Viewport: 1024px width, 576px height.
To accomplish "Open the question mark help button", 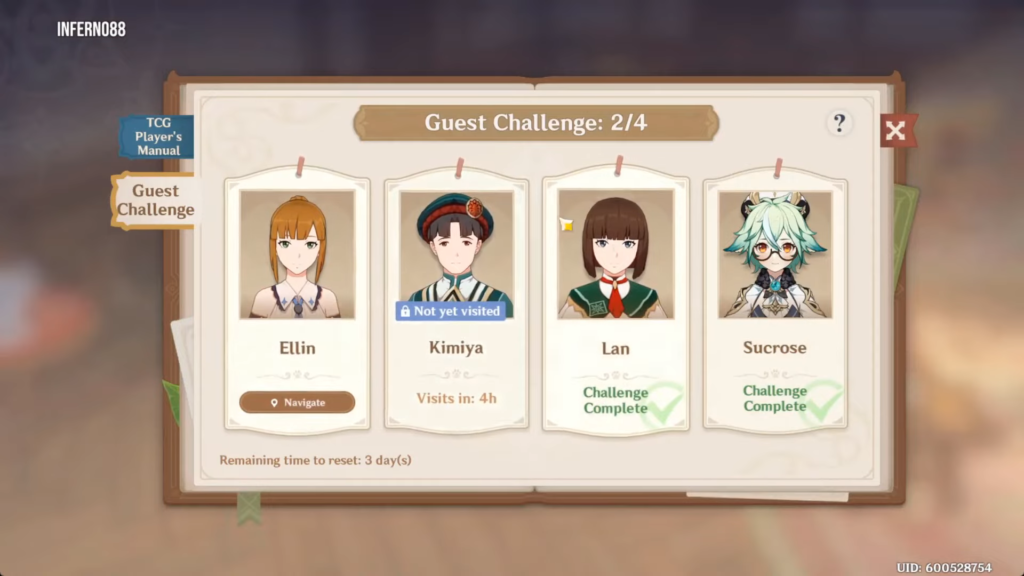I will pyautogui.click(x=839, y=123).
